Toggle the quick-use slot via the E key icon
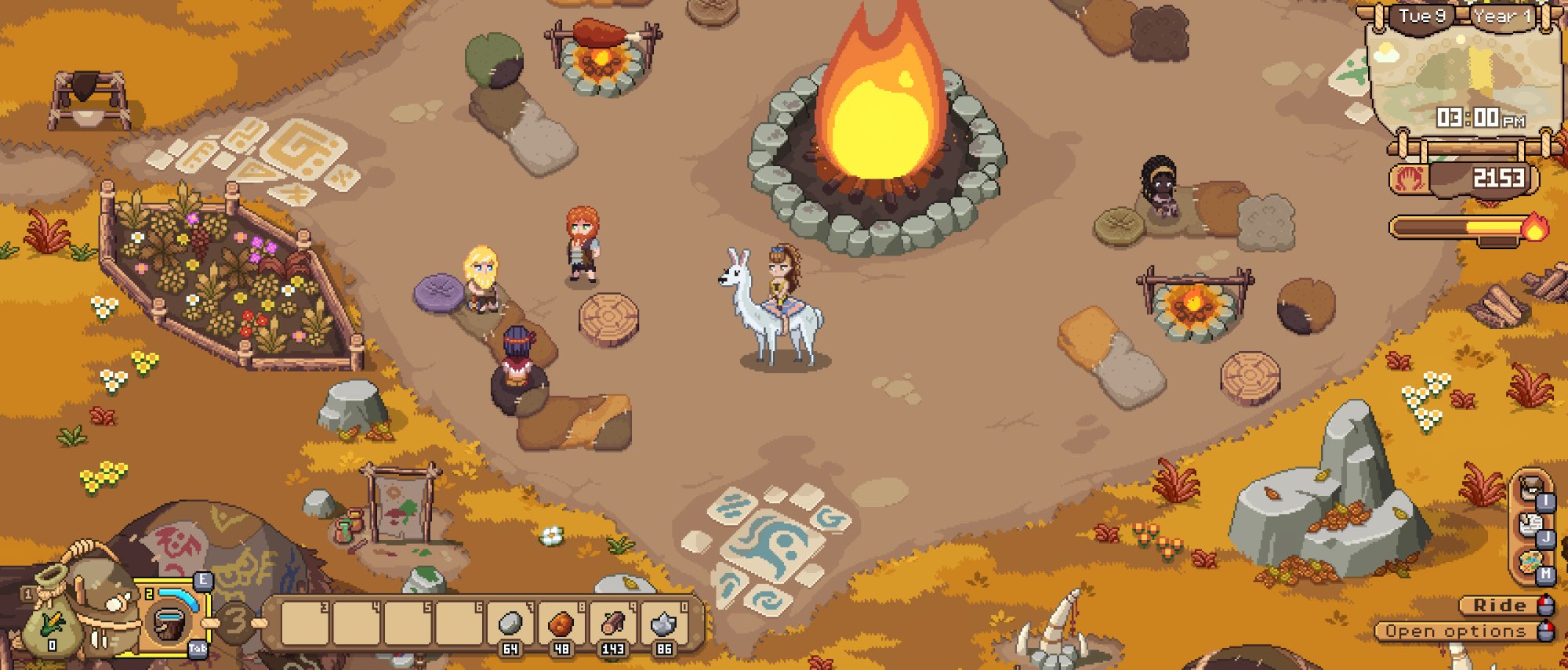Image resolution: width=1568 pixels, height=670 pixels. [x=204, y=581]
